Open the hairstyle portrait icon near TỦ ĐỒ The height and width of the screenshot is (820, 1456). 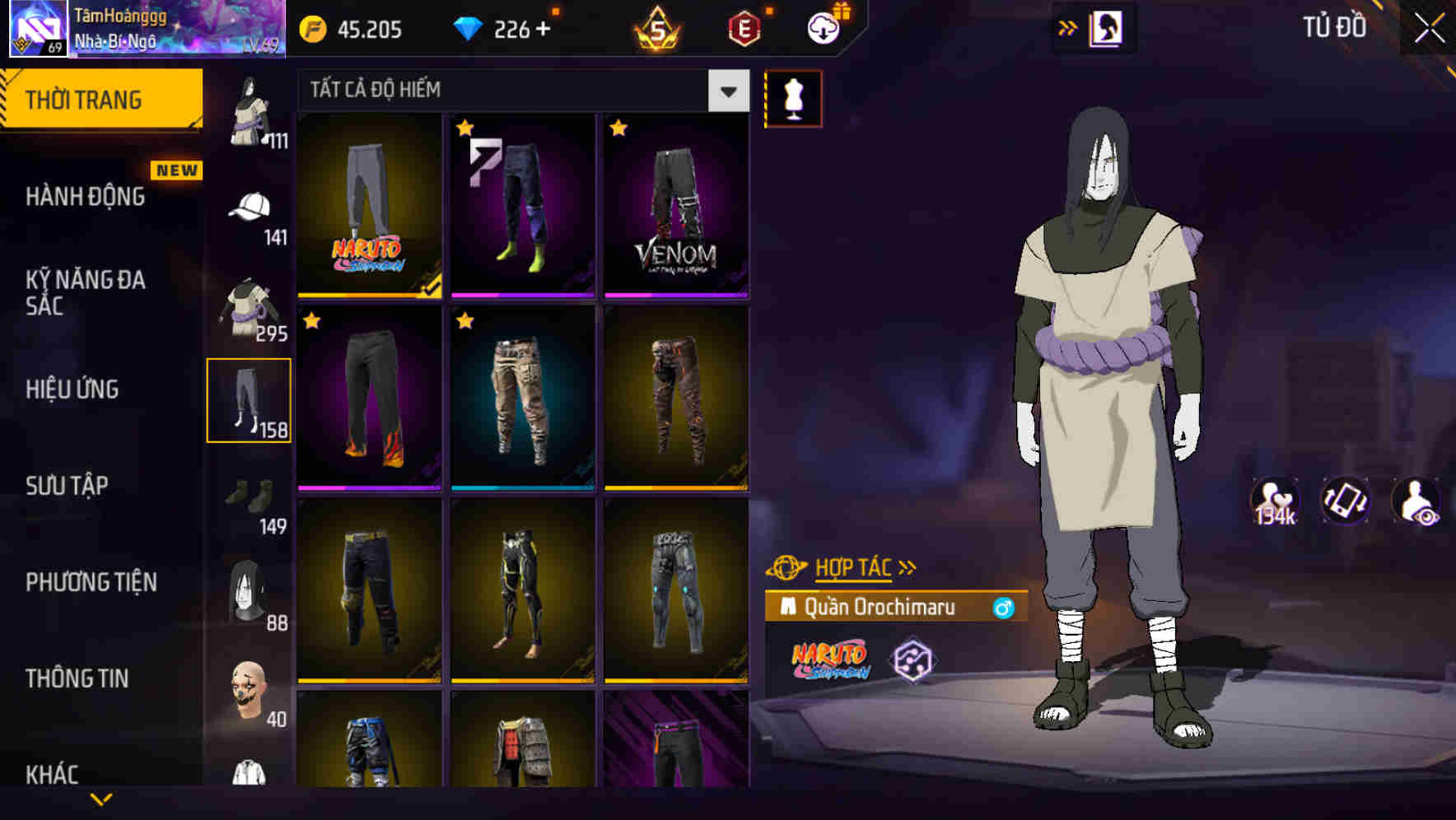(x=1107, y=27)
